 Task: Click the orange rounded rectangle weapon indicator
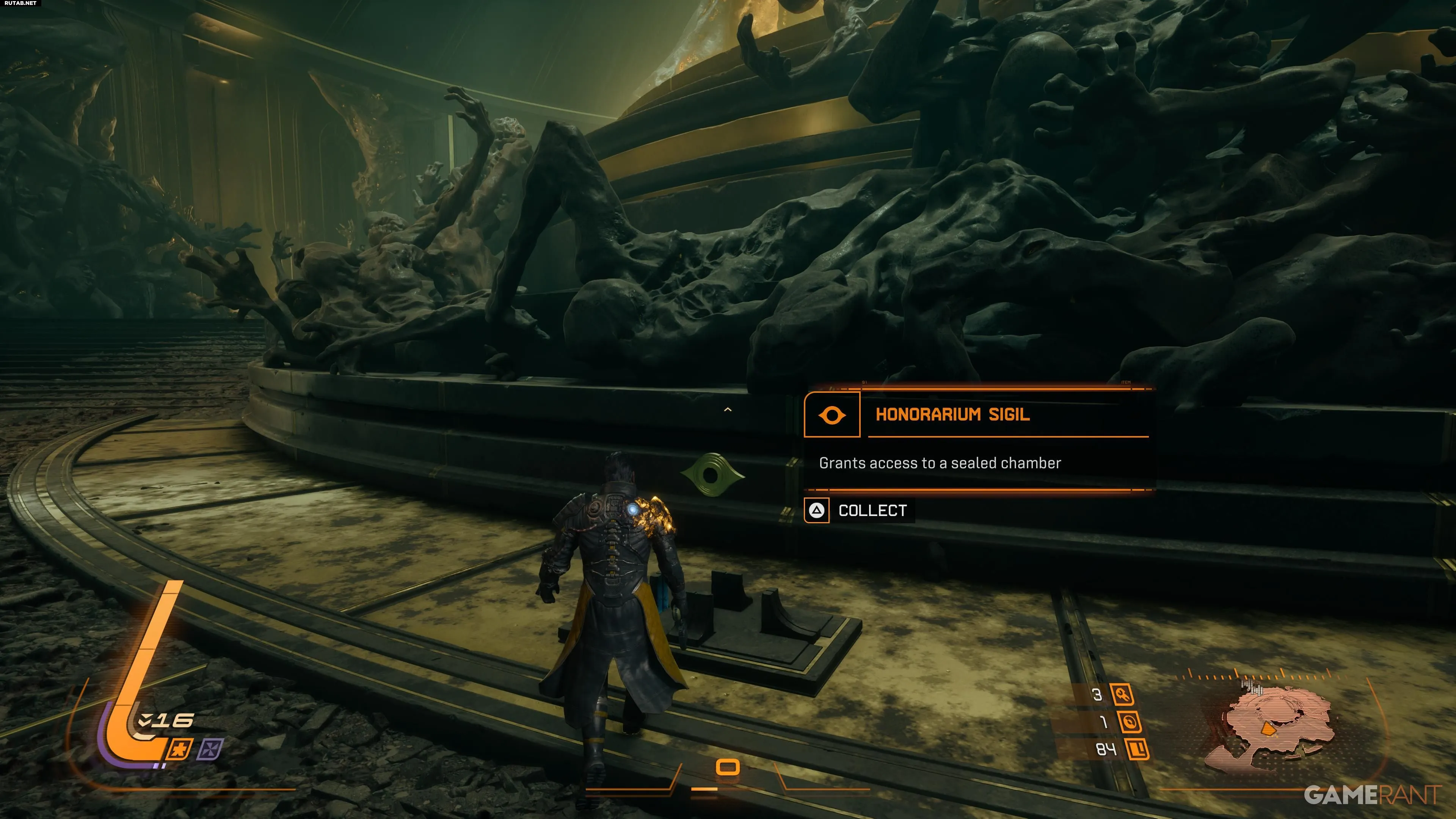[728, 767]
